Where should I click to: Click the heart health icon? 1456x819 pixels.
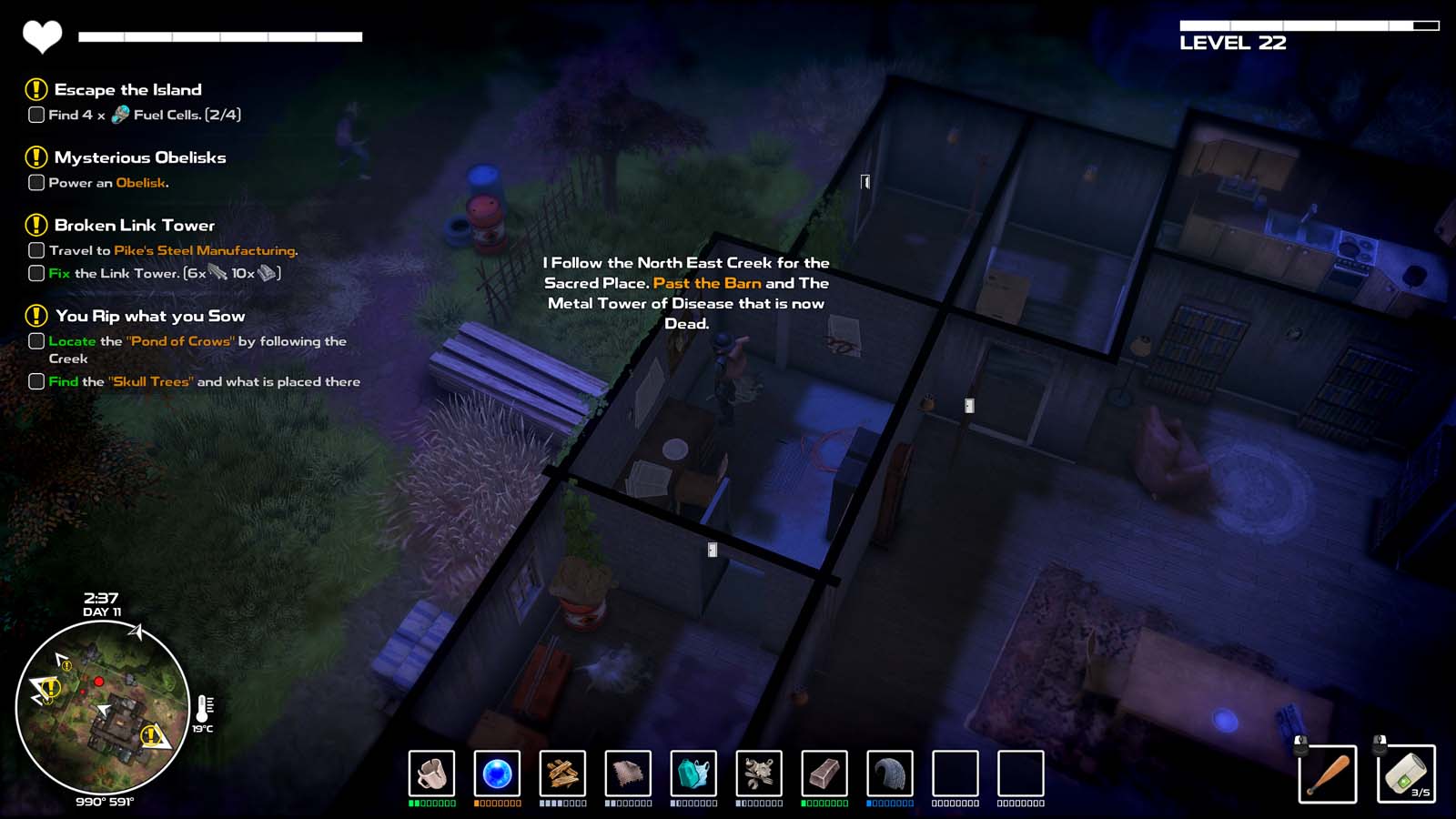point(40,35)
